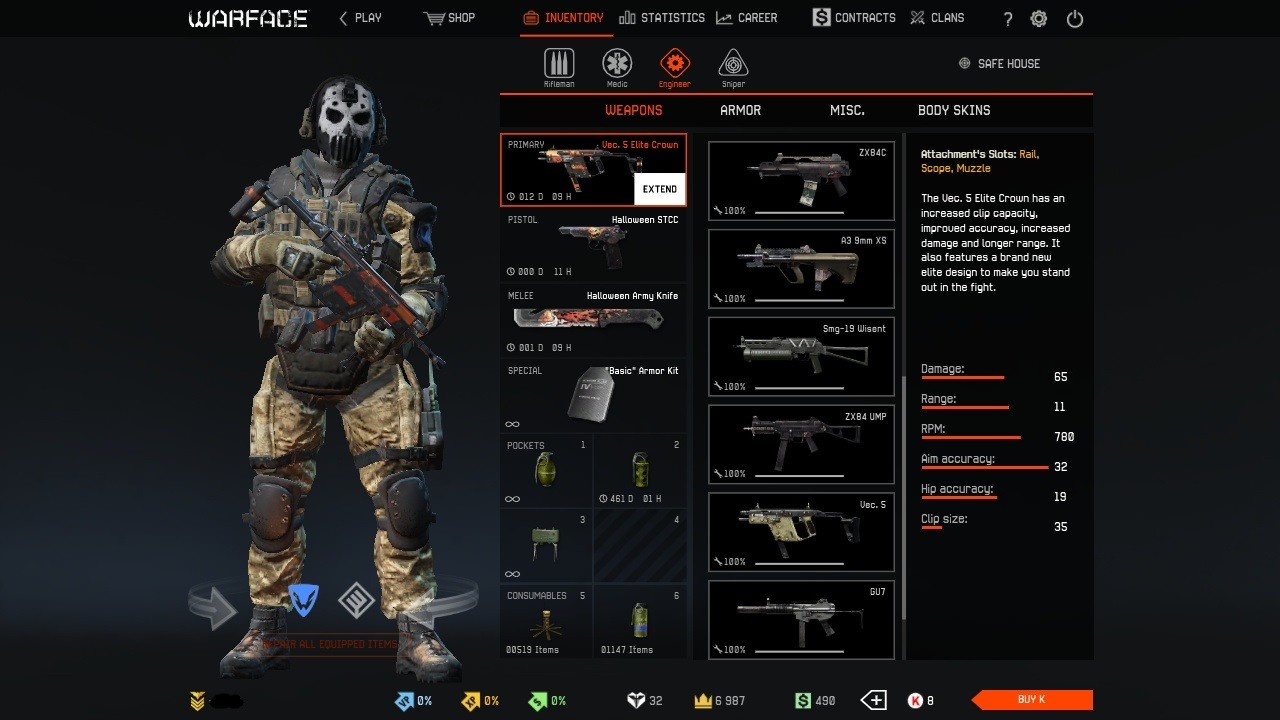Open the Statistics page
Screen dimensions: 1280x720
coord(662,18)
